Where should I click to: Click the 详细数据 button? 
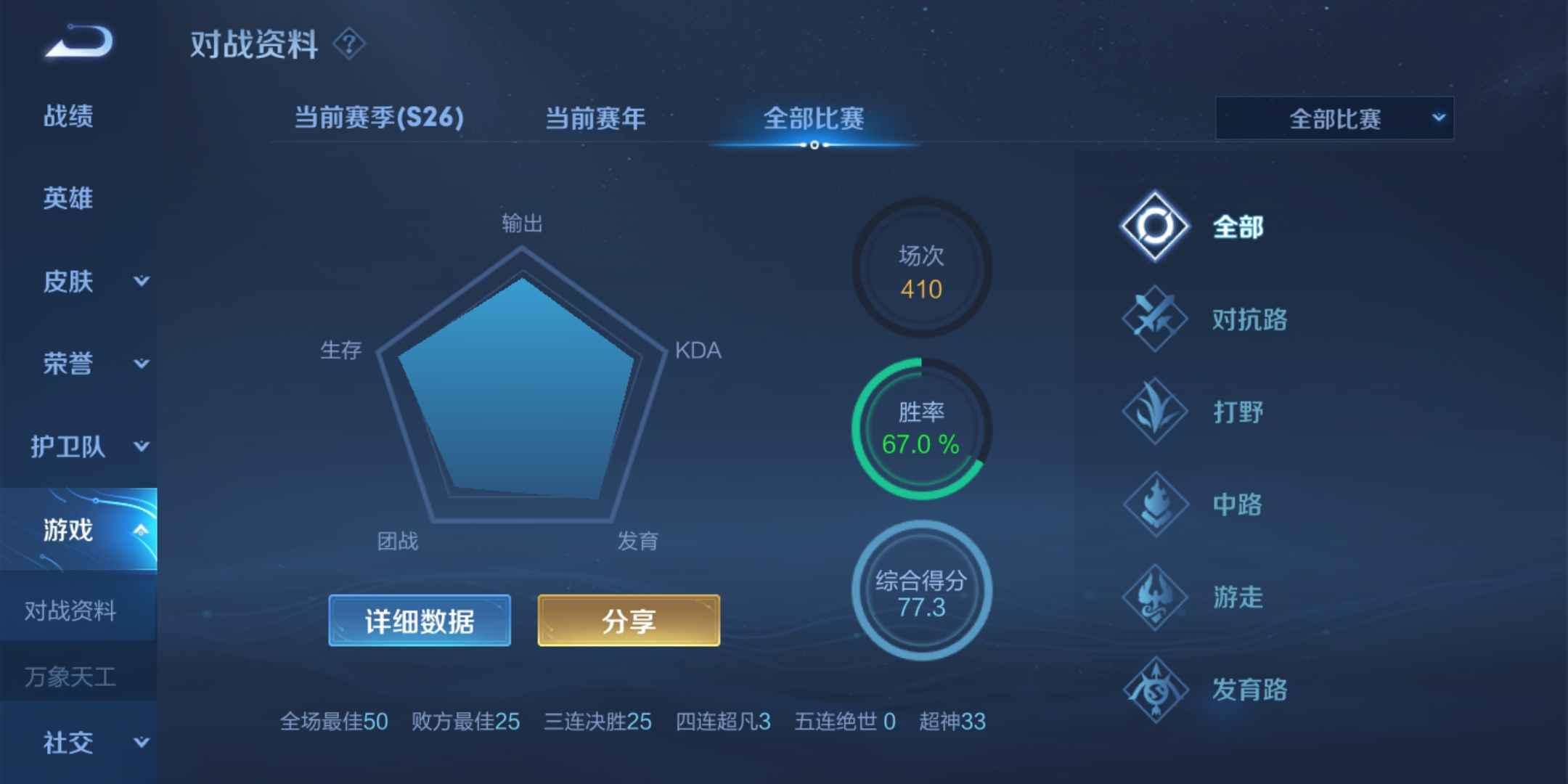(419, 620)
